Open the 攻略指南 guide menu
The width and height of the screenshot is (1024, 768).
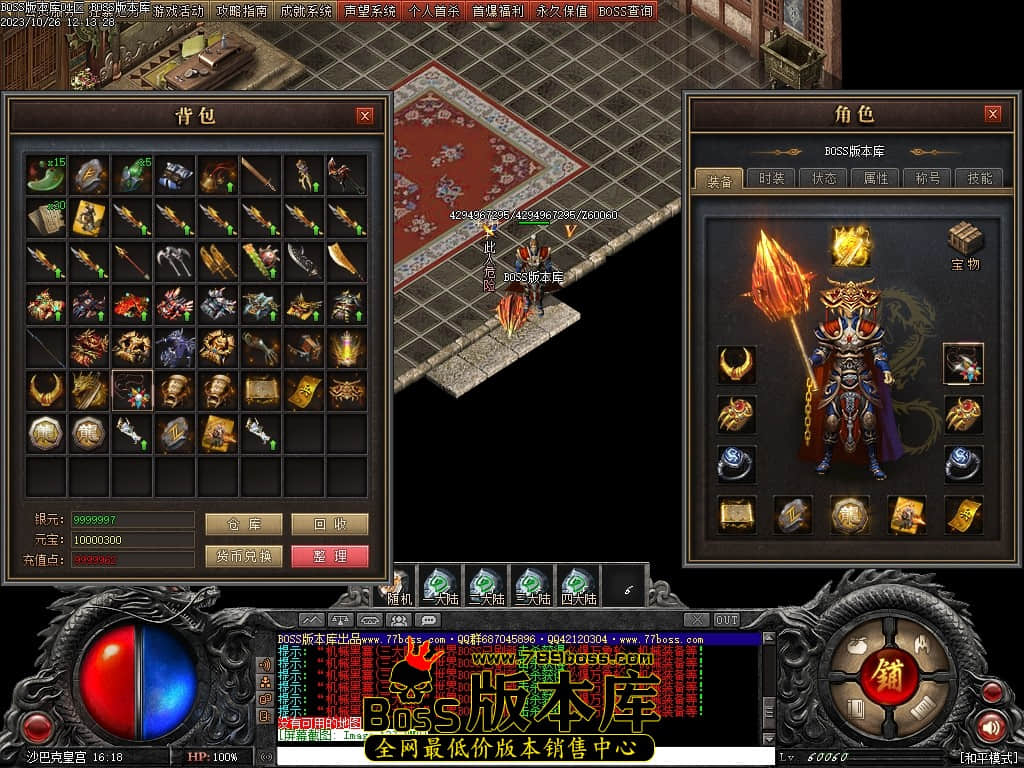tap(242, 11)
